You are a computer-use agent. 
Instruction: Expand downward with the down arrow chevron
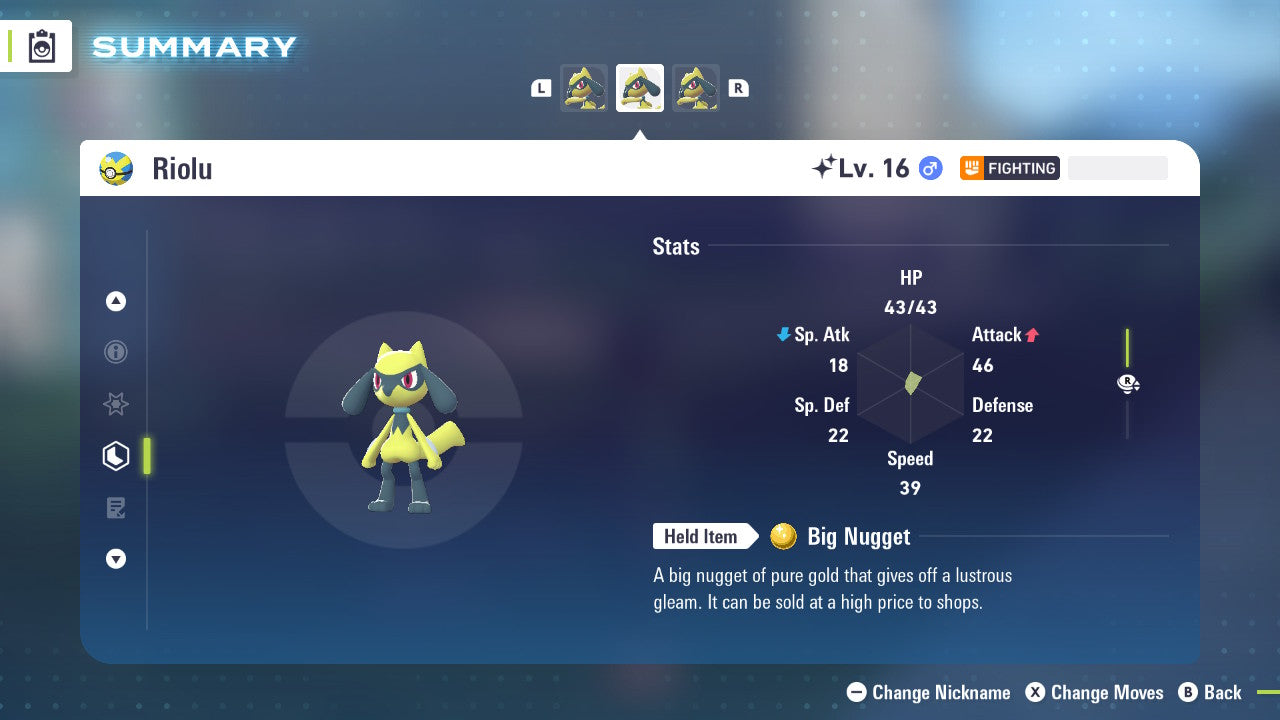point(116,559)
